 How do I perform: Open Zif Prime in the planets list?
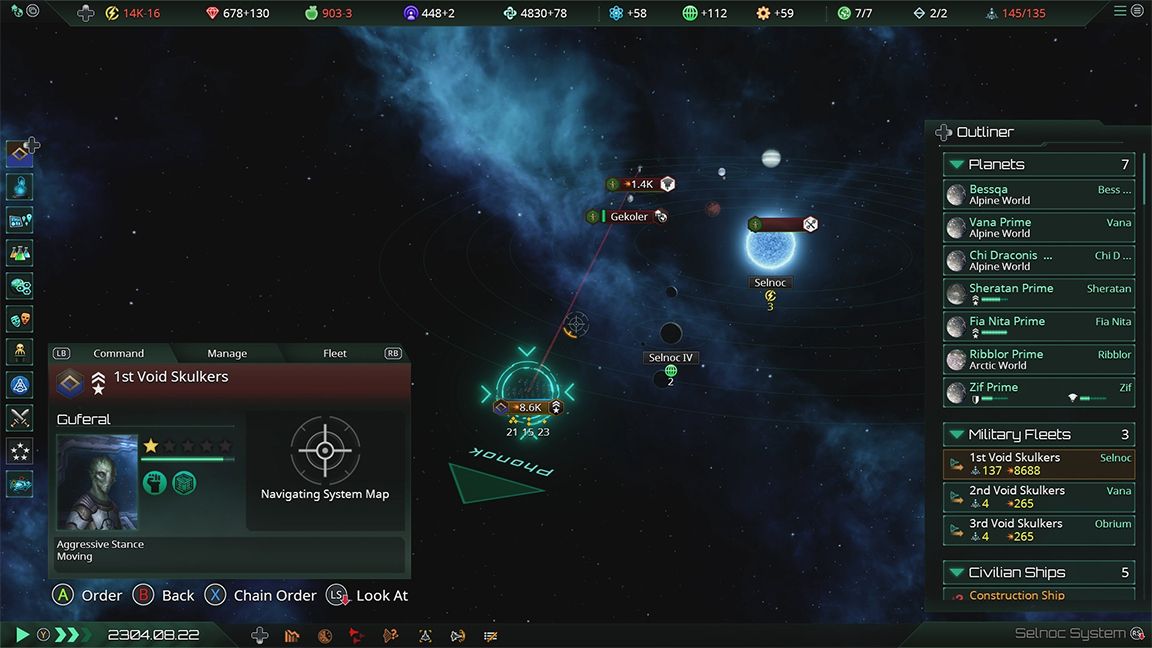1039,393
